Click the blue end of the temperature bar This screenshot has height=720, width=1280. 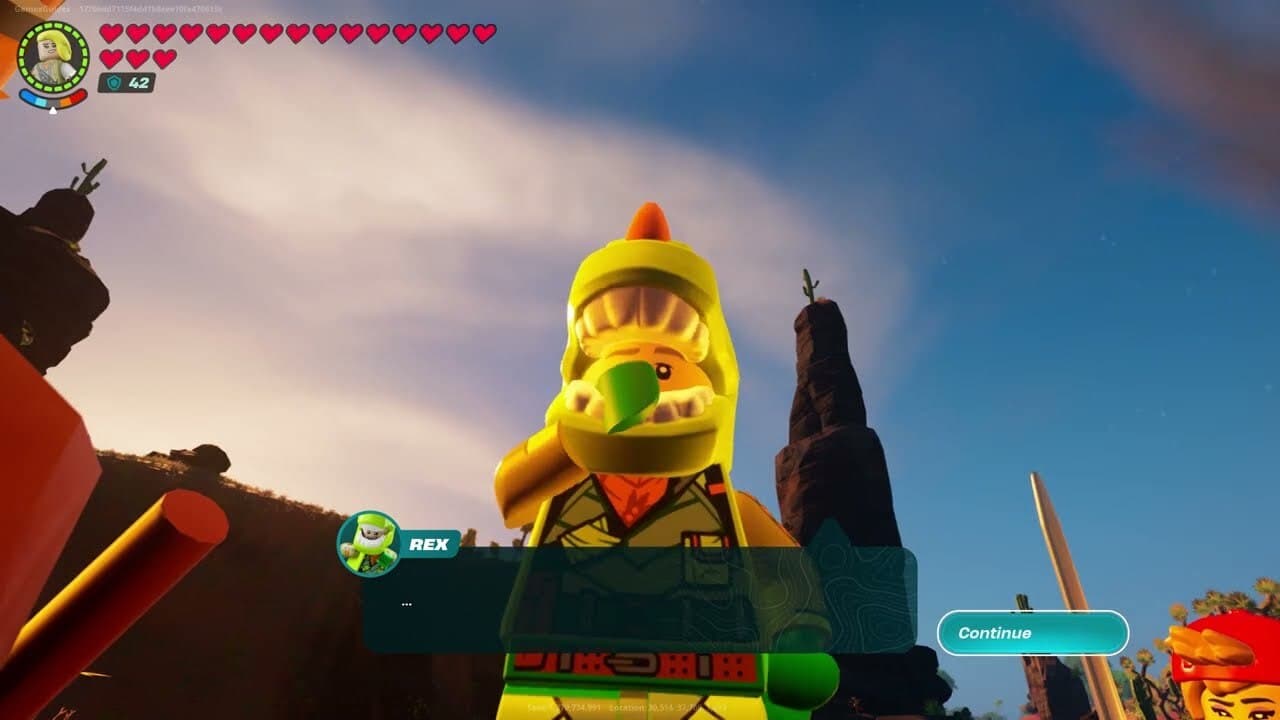click(24, 94)
